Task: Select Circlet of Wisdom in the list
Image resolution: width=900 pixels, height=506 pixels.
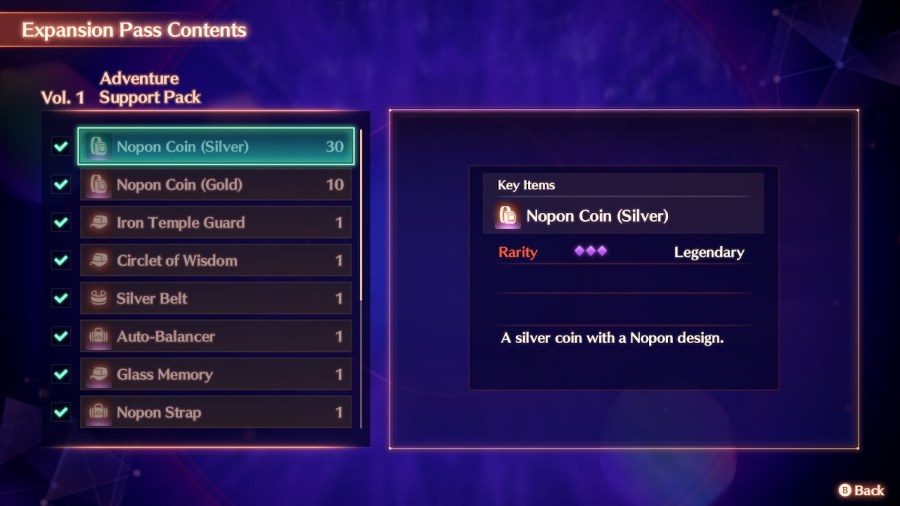Action: 216,261
